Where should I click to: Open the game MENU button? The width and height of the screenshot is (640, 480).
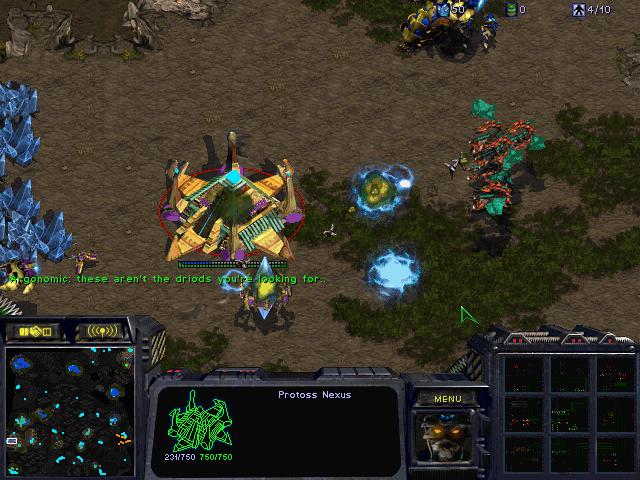pyautogui.click(x=447, y=399)
